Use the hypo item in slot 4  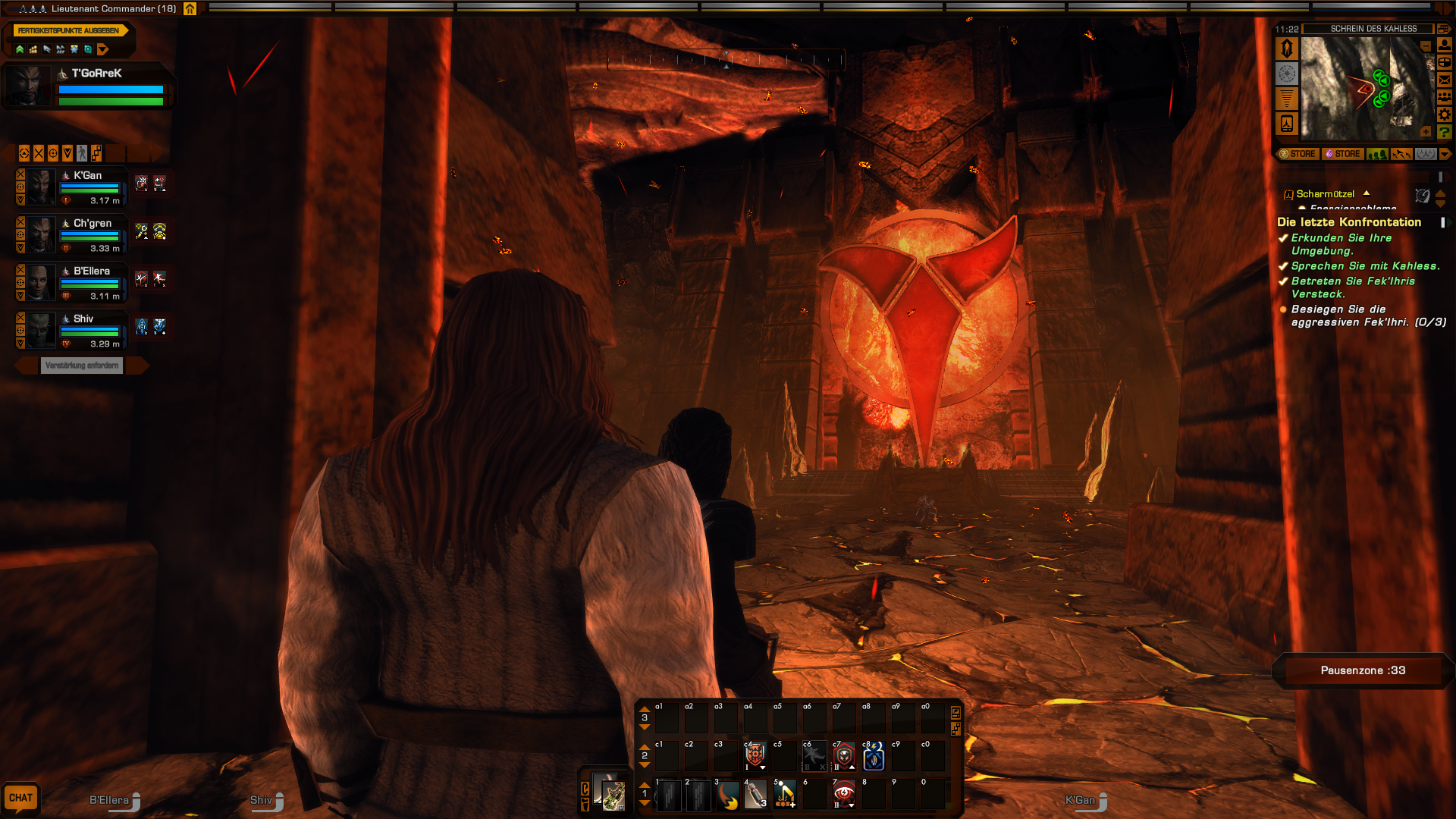click(756, 795)
